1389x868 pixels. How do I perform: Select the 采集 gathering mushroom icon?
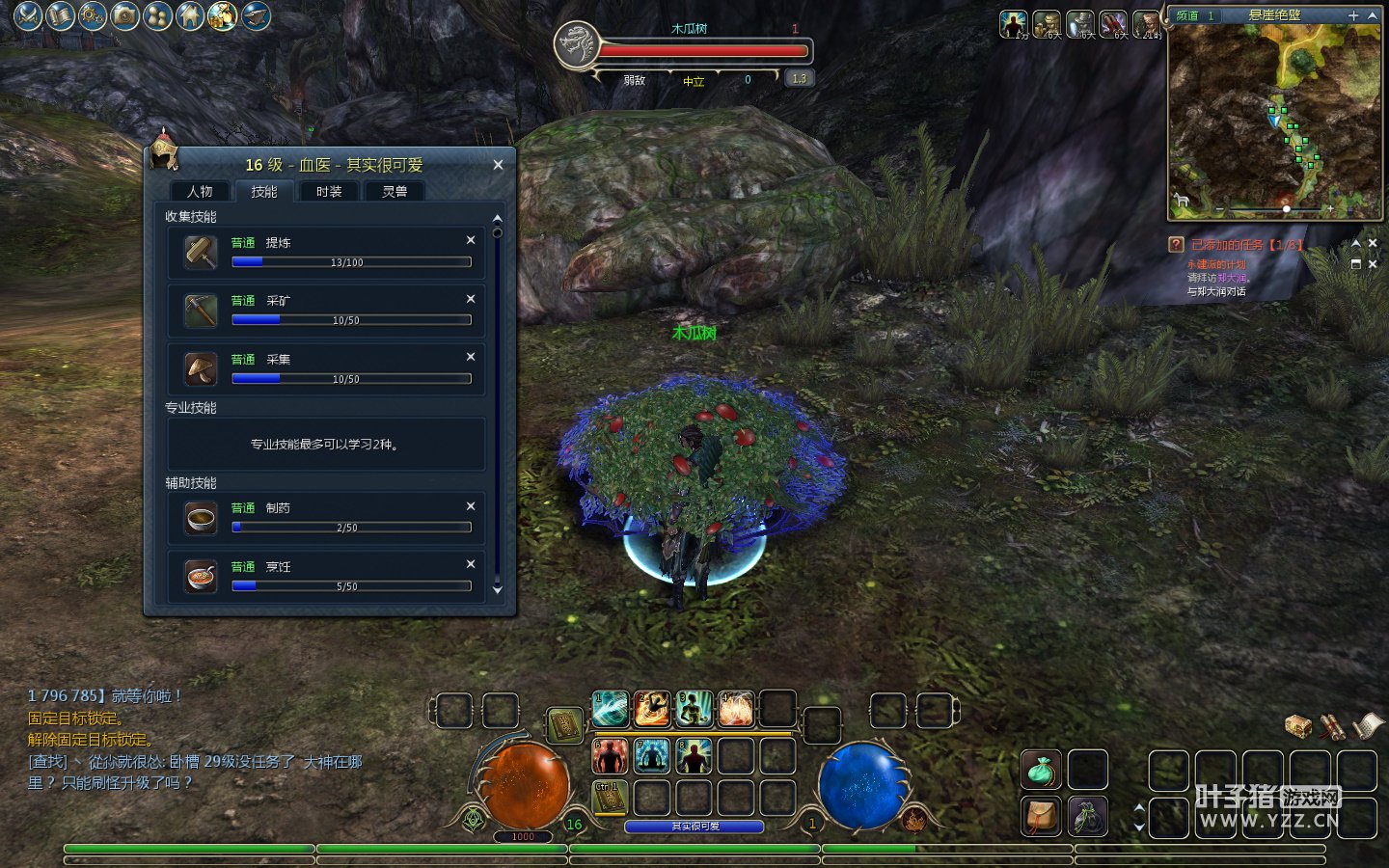(x=201, y=368)
